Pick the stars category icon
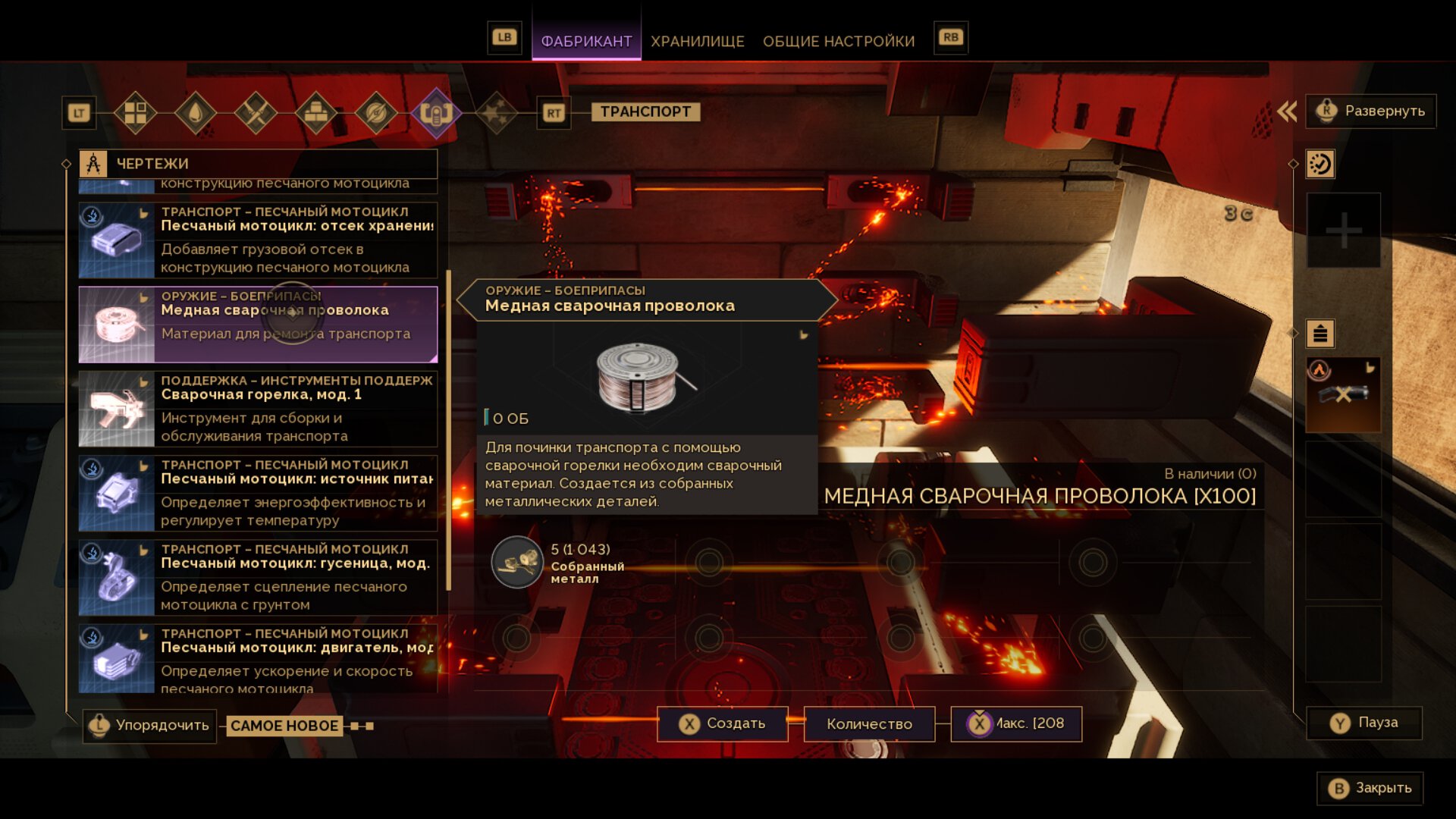Viewport: 1456px width, 819px height. point(496,113)
